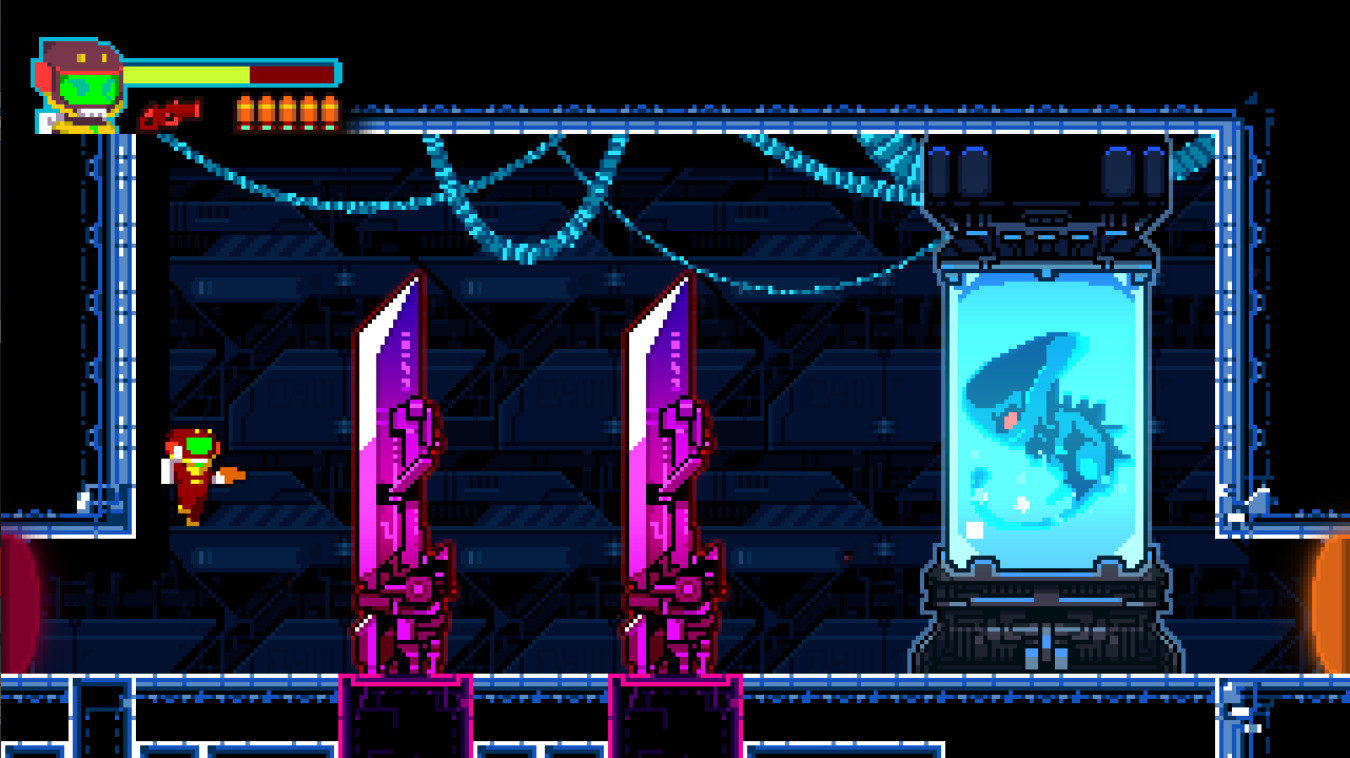Click the player character in the red suit
Image resolution: width=1350 pixels, height=758 pixels.
point(195,475)
